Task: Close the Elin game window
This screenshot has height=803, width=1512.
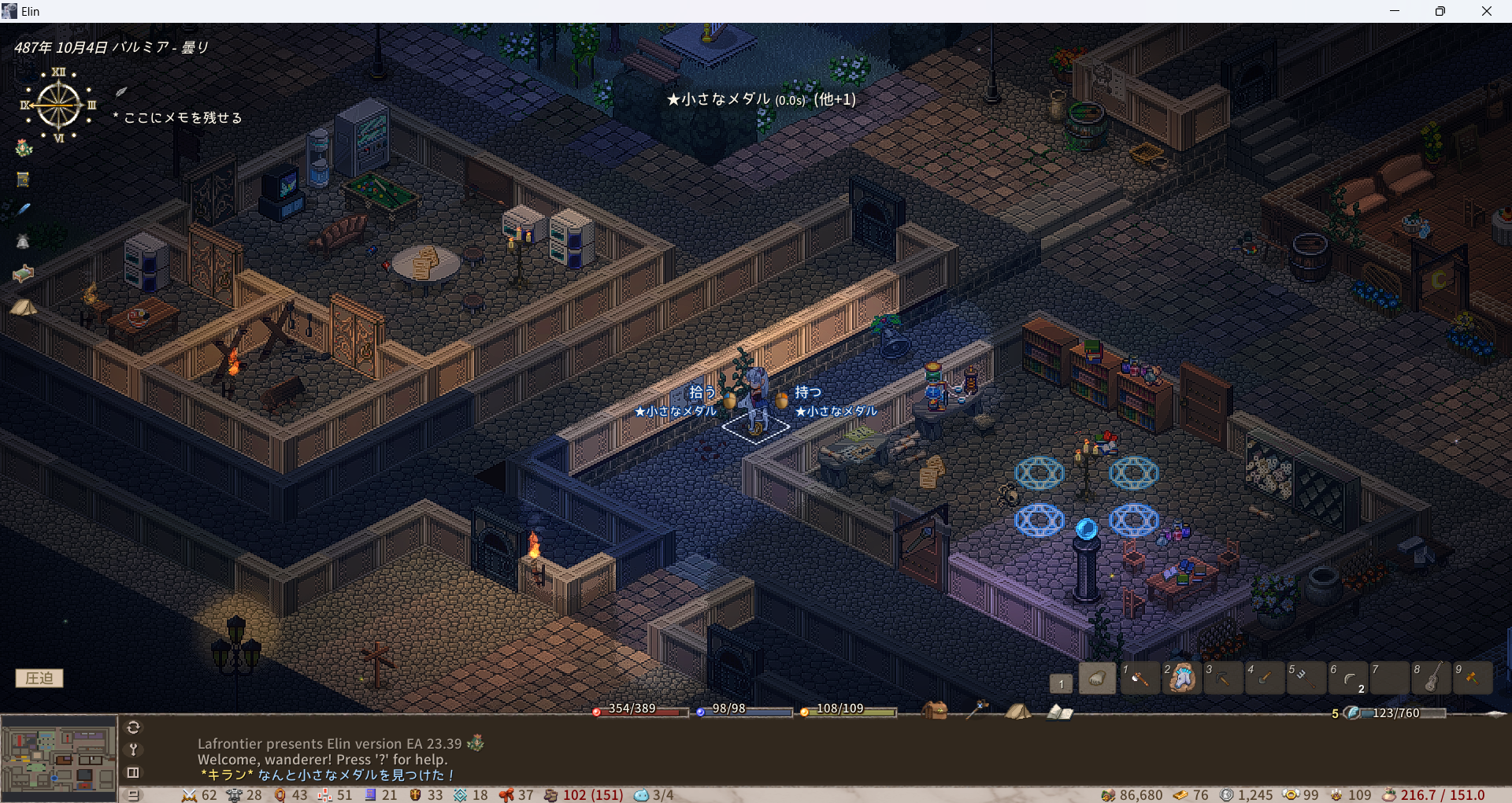Action: [x=1487, y=11]
